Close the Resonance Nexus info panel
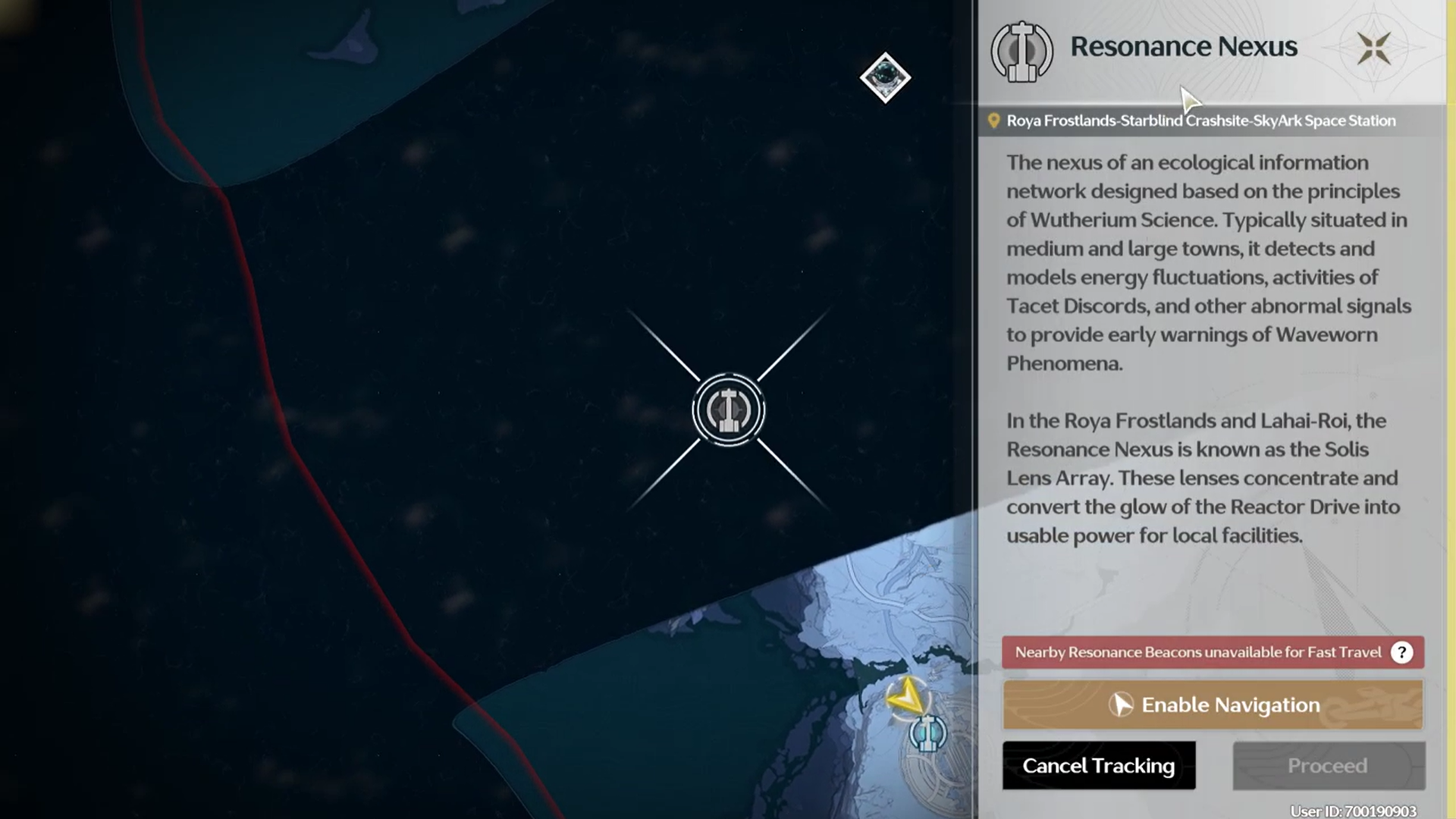This screenshot has width=1456, height=819. [1373, 49]
